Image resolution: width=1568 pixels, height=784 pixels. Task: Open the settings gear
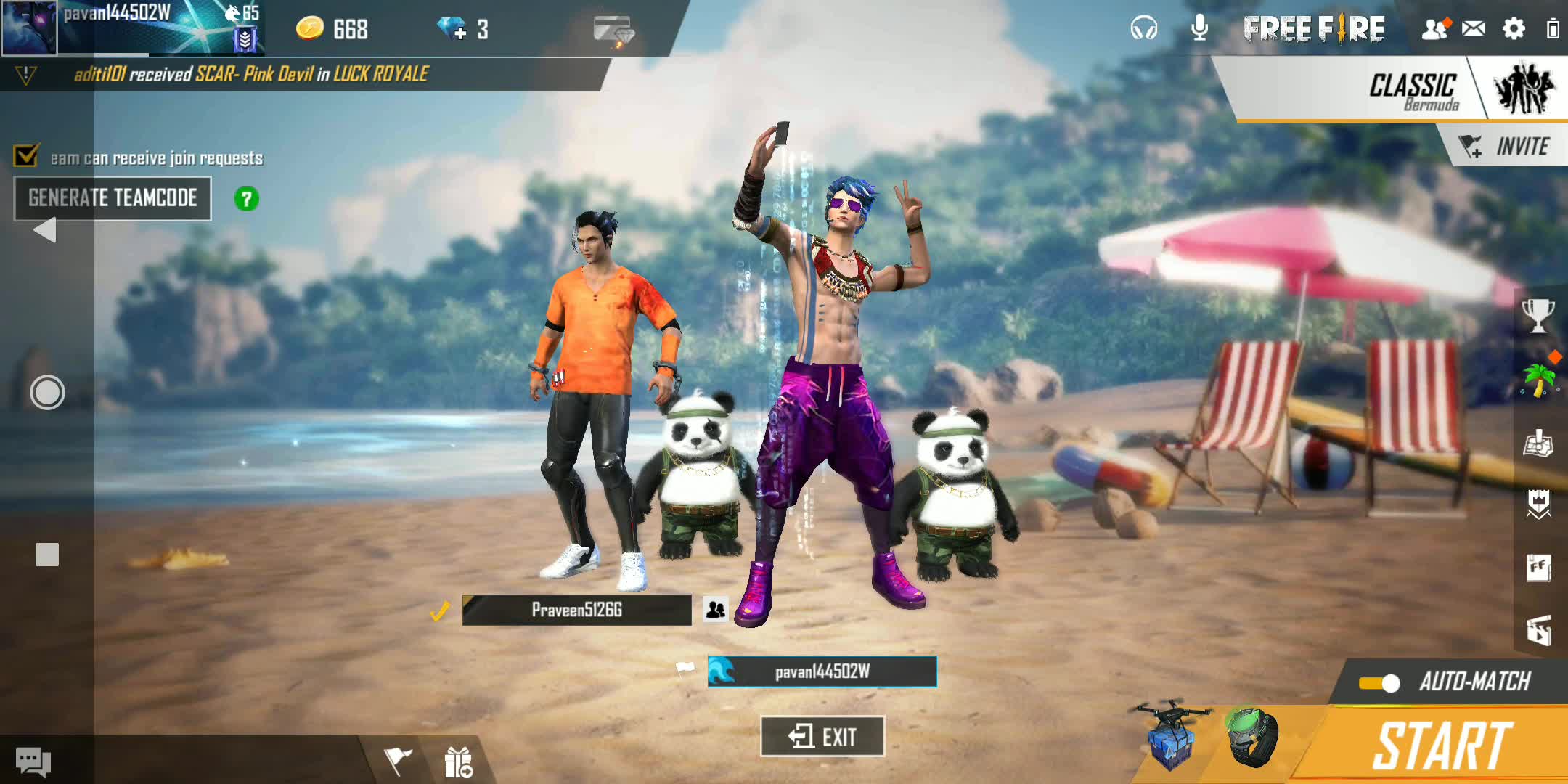tap(1514, 29)
